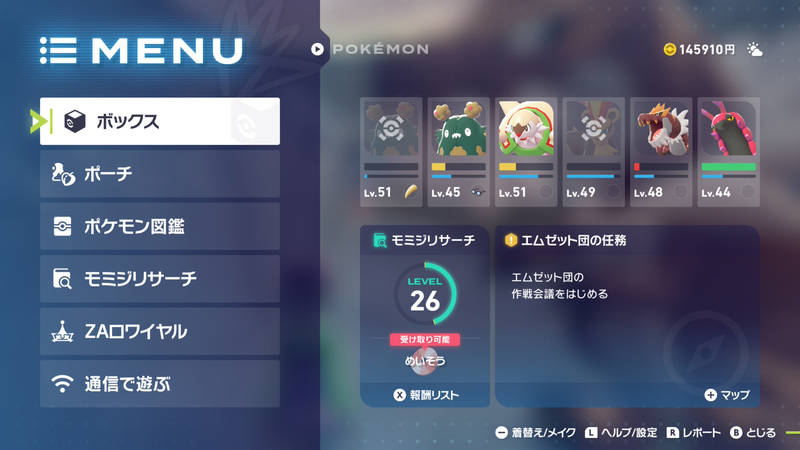Choose the ZAロワイヤル menu entry

coord(160,331)
